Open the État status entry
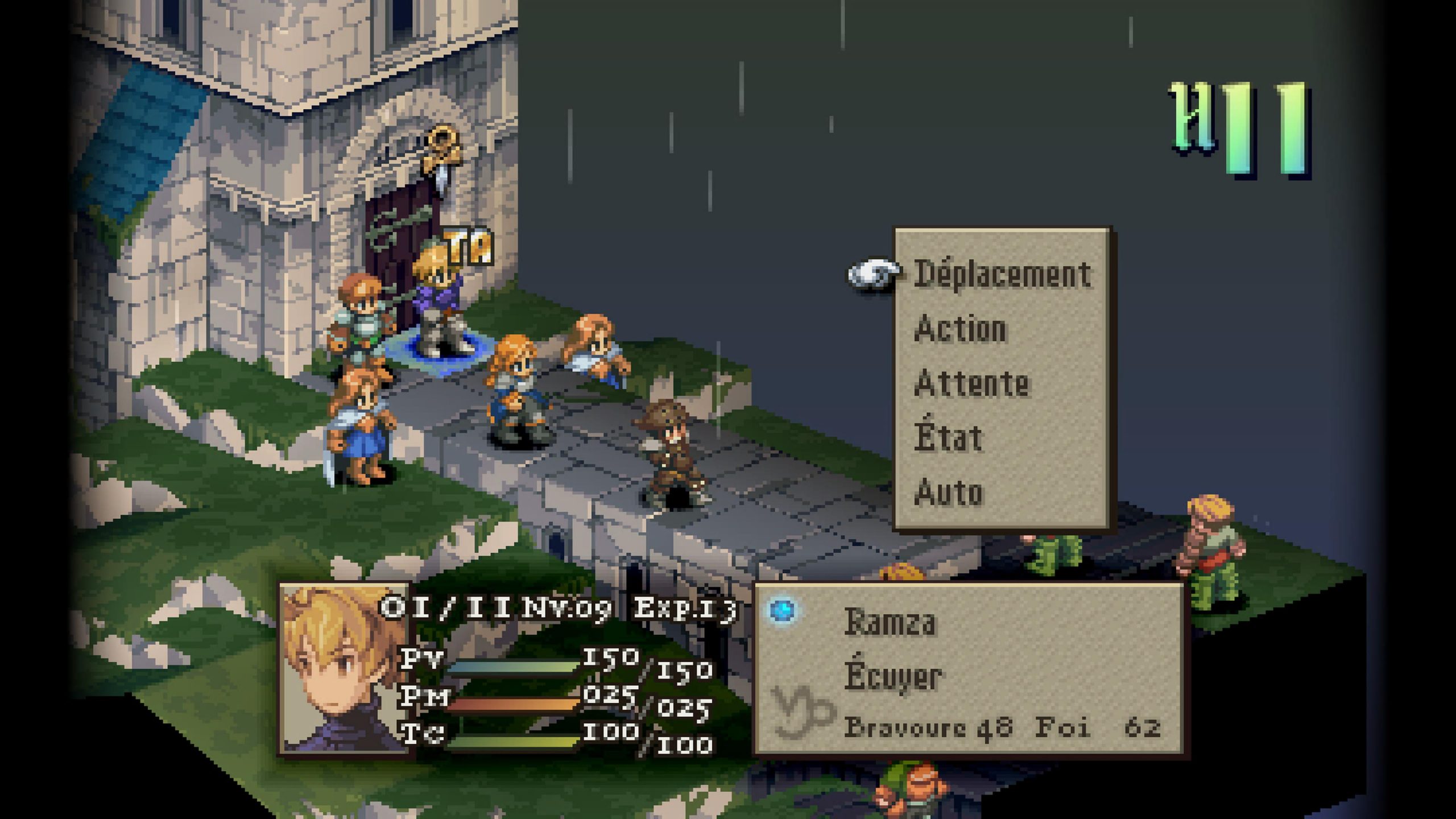 pyautogui.click(x=948, y=437)
